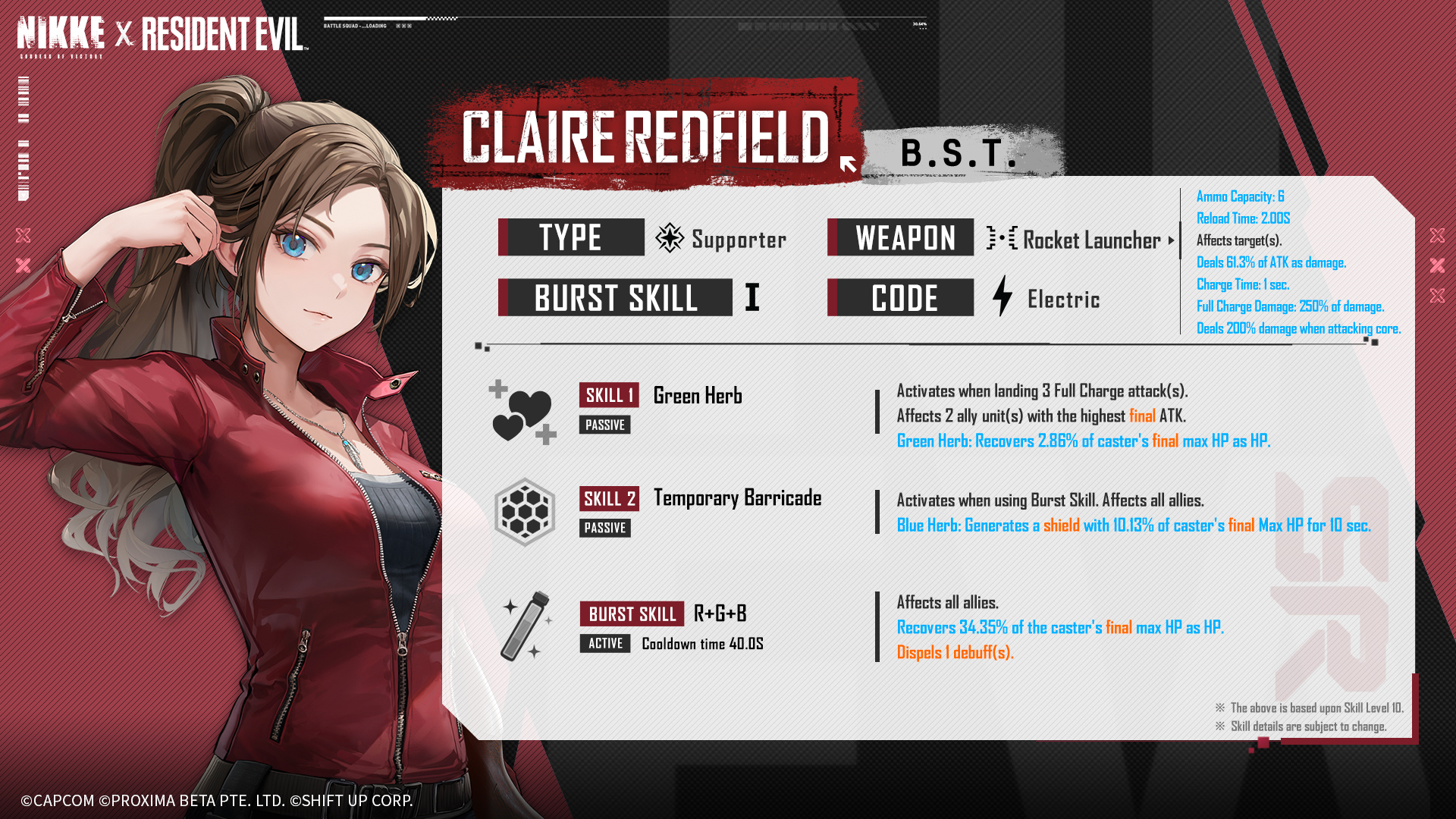This screenshot has height=819, width=1456.
Task: Select the Burst Skill vial icon
Action: [526, 626]
